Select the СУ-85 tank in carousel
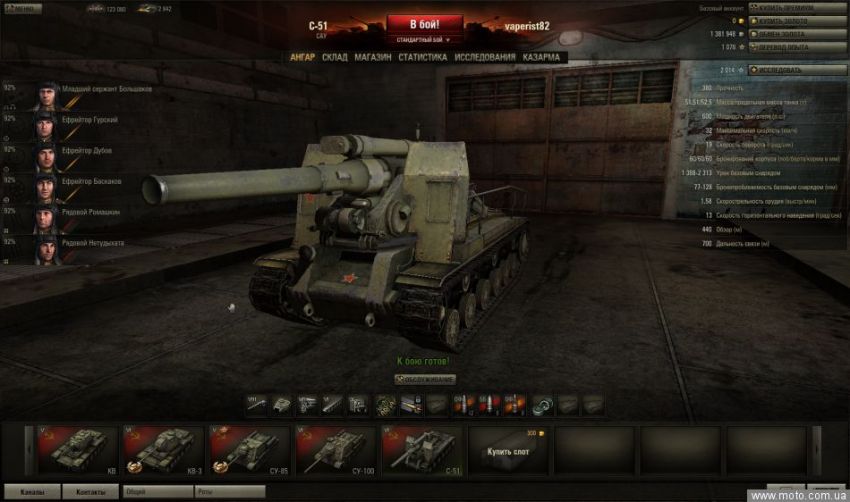This screenshot has height=502, width=850. click(246, 448)
